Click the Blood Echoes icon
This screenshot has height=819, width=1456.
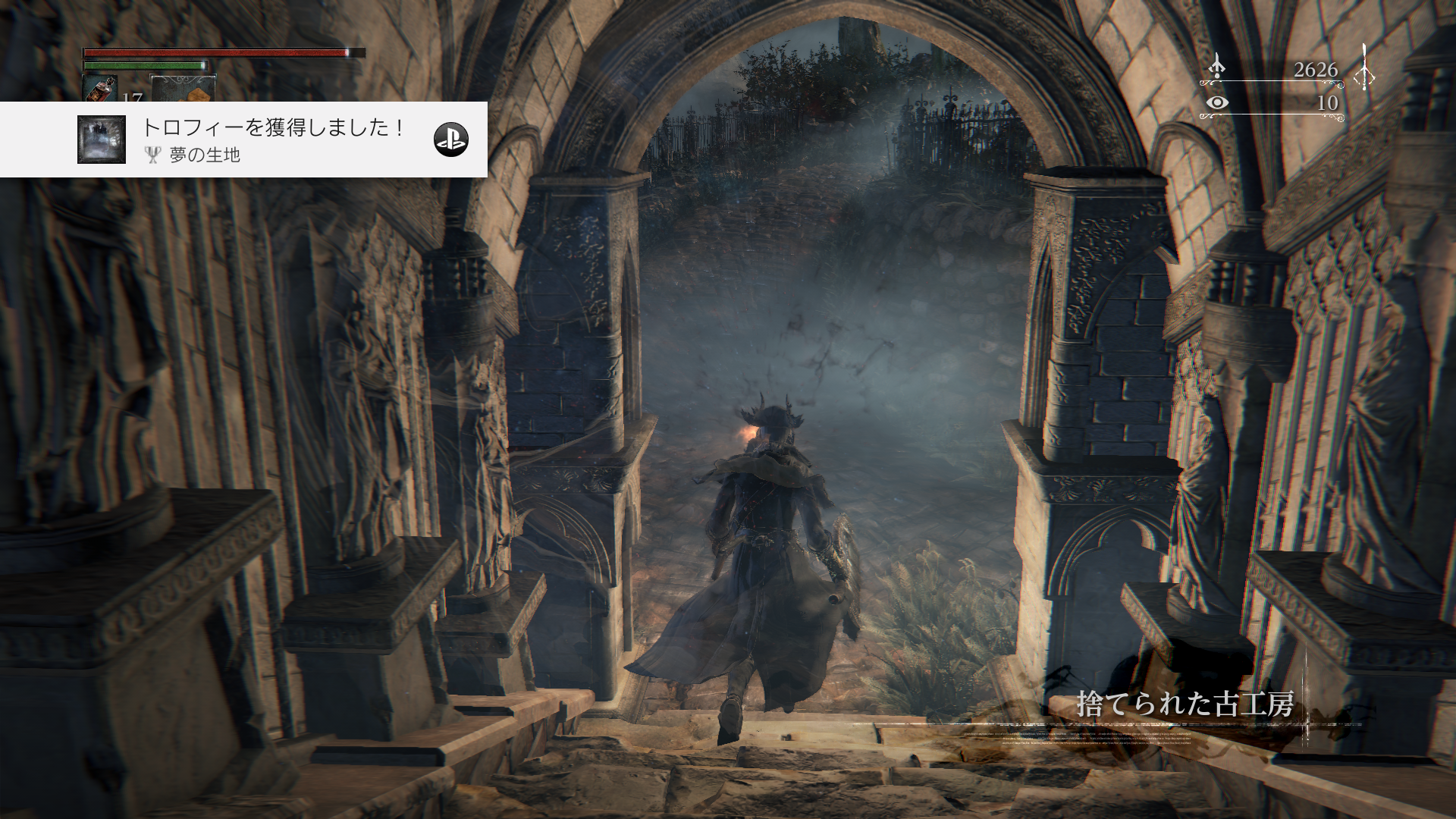[1216, 67]
